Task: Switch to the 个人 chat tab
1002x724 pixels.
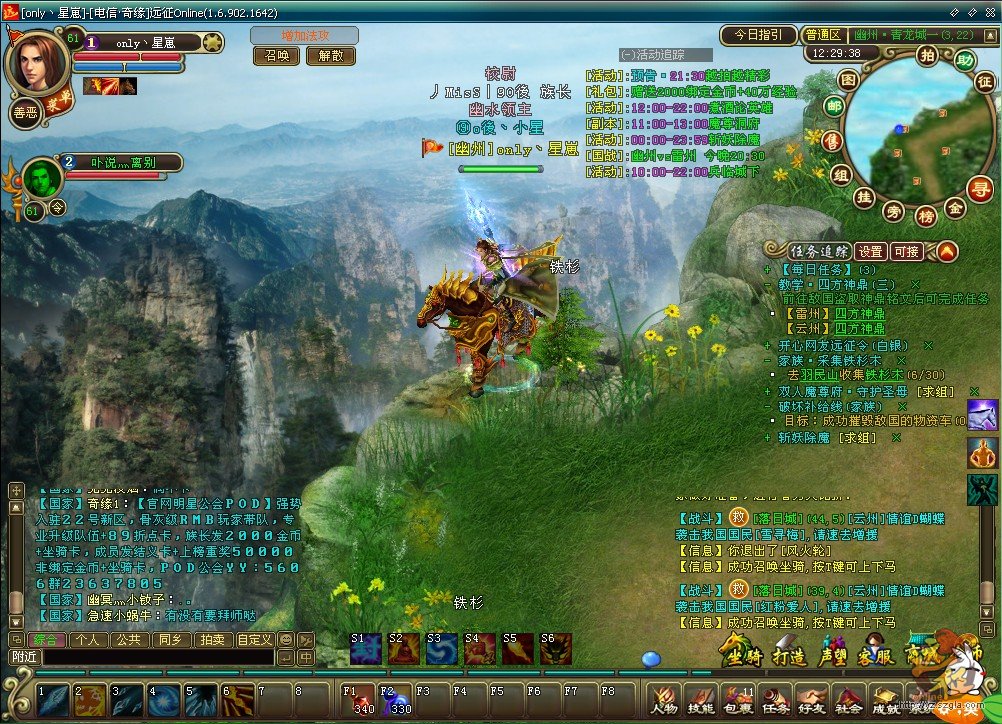Action: coord(87,640)
